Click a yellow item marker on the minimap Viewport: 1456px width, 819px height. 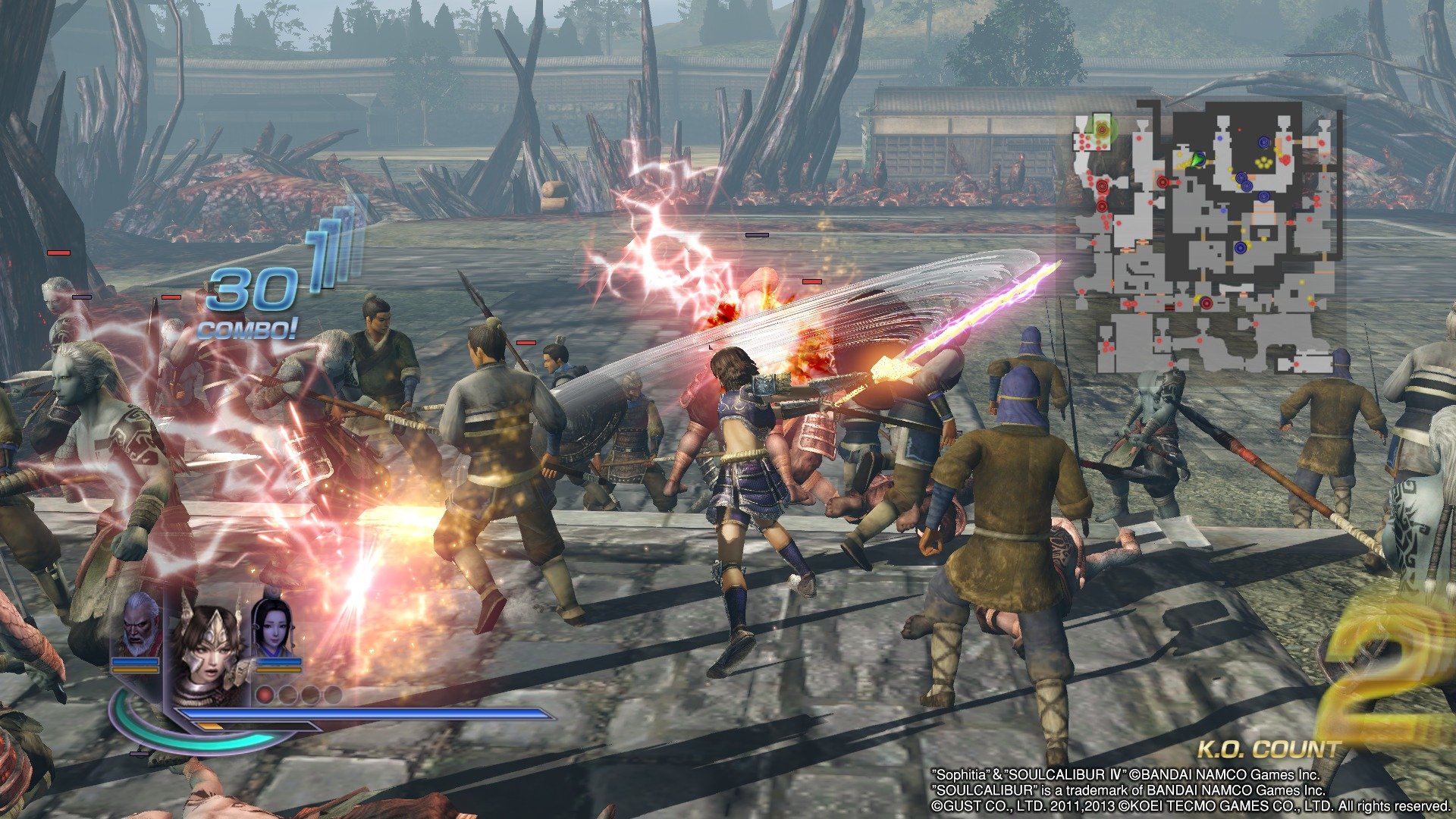(1263, 162)
